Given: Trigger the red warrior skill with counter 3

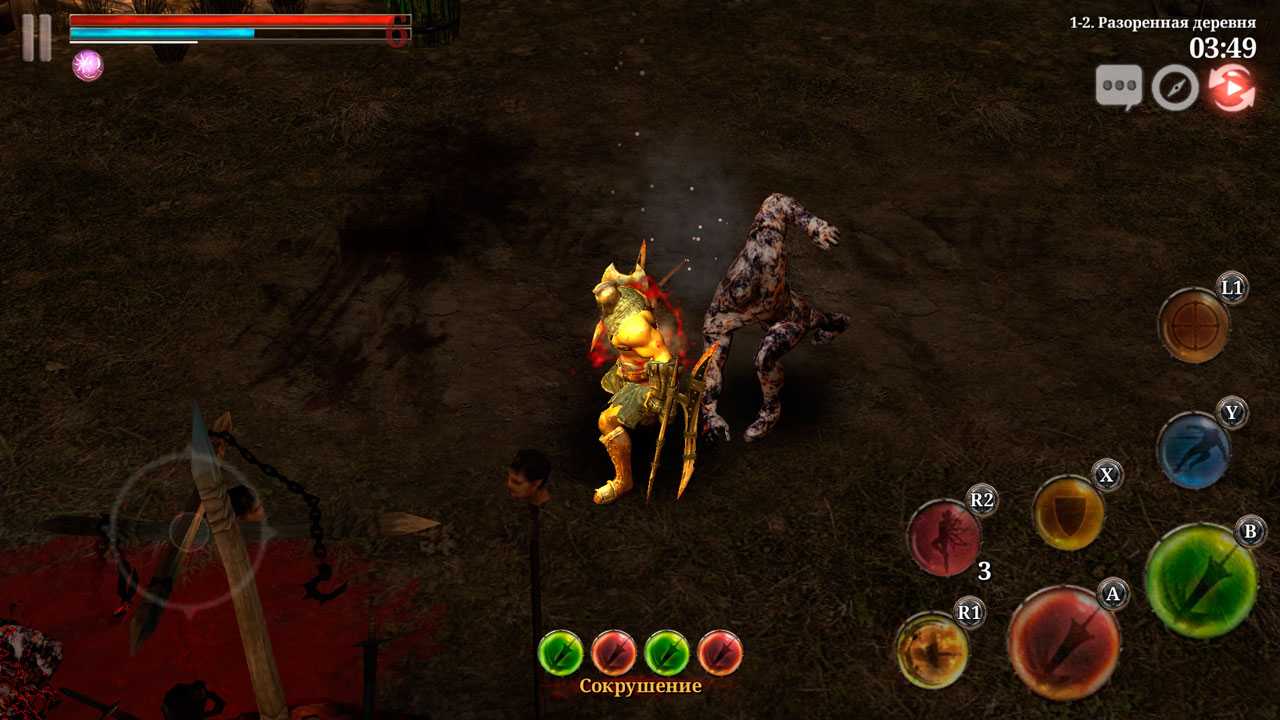Looking at the screenshot, I should tap(943, 538).
